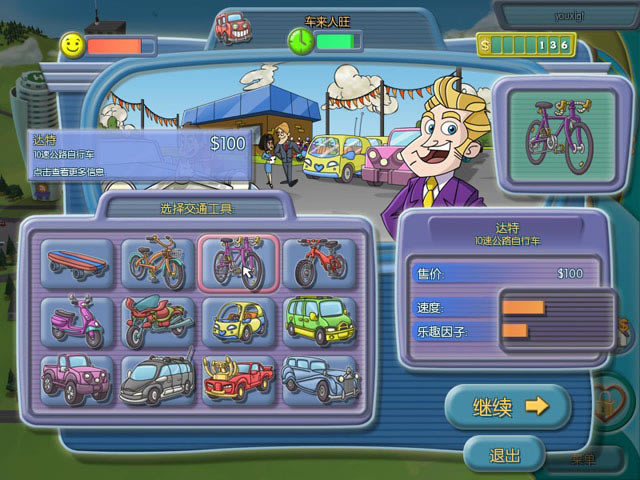This screenshot has height=480, width=640.
Task: Exit with the 退出 button
Action: coord(504,455)
